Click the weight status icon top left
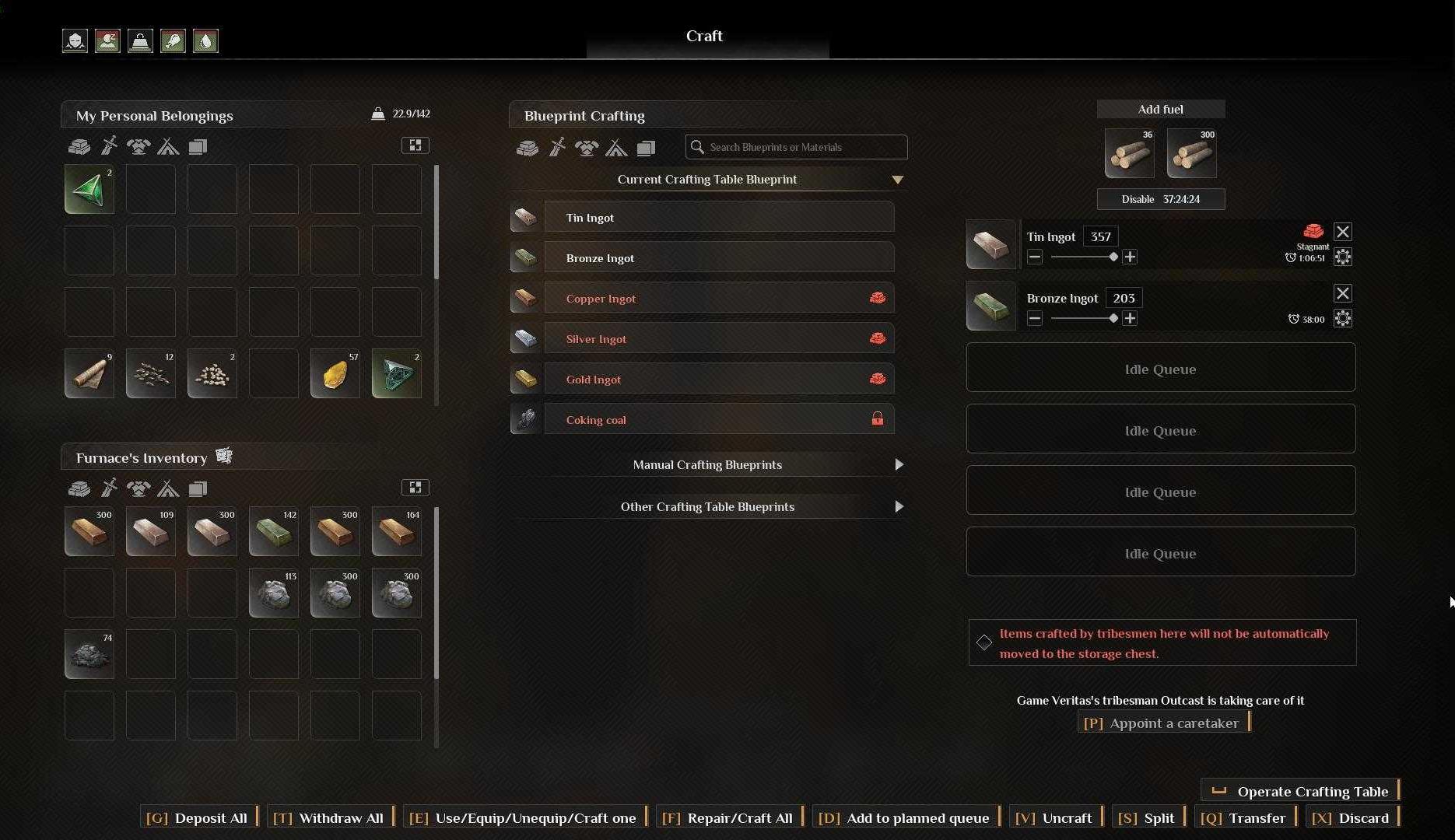1455x840 pixels. pyautogui.click(x=140, y=40)
